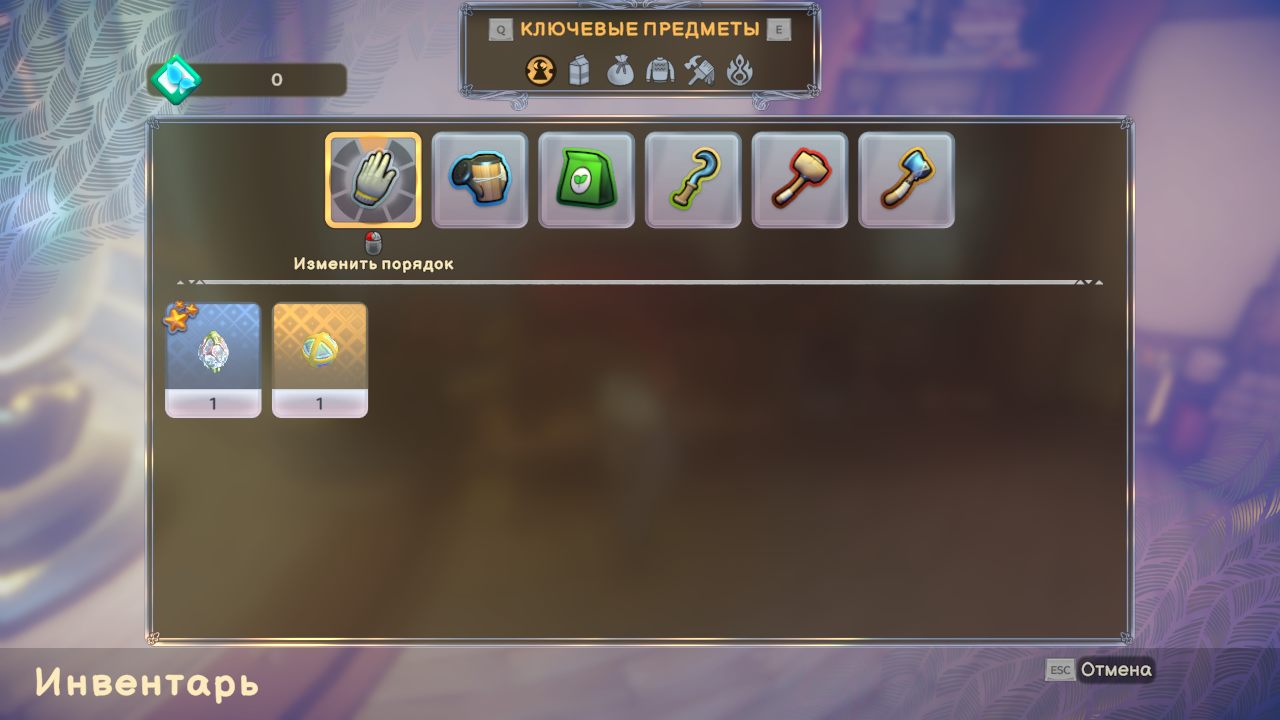Select the green seed bag slot

click(x=586, y=180)
